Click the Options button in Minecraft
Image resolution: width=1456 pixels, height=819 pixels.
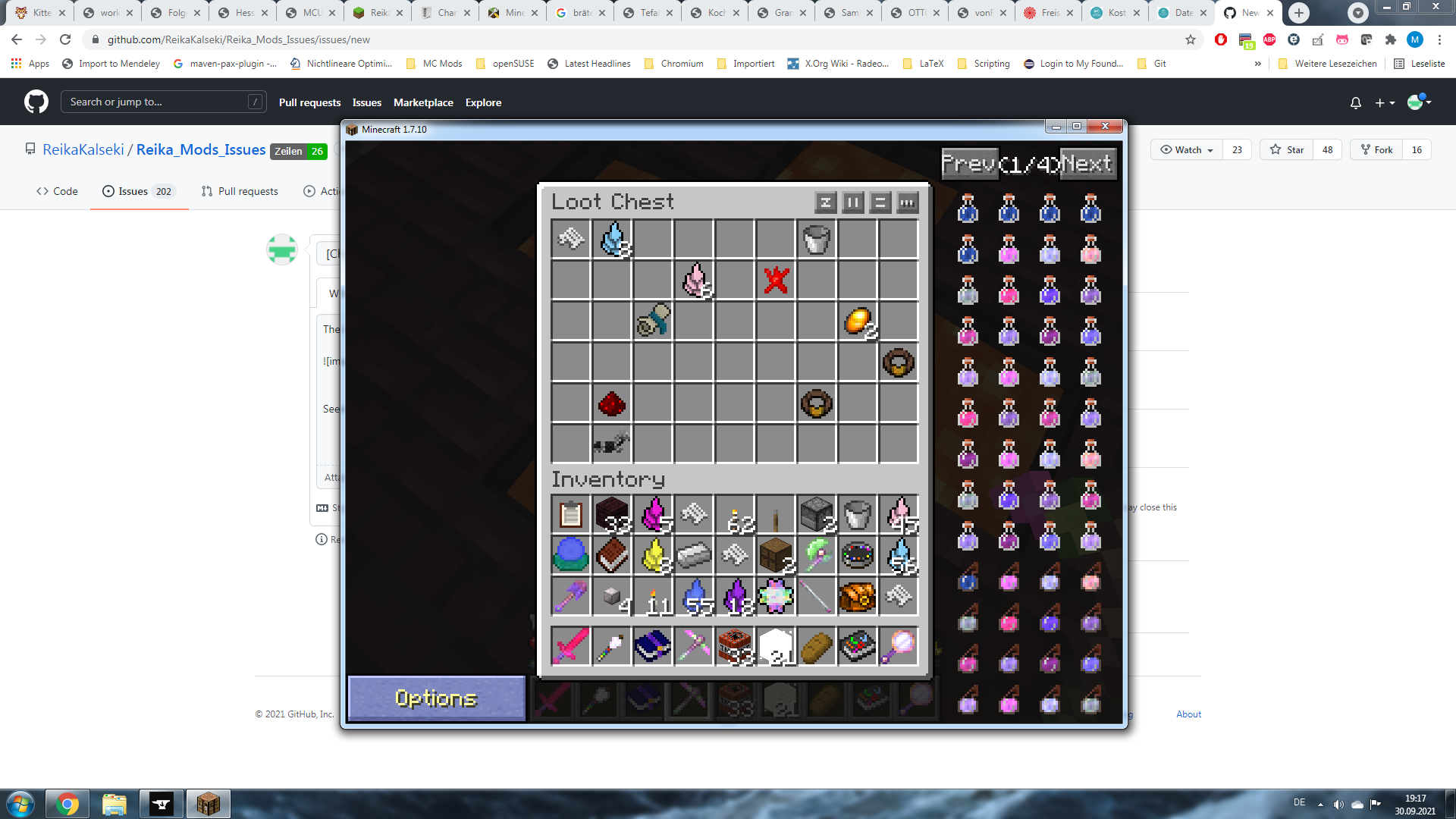point(436,697)
